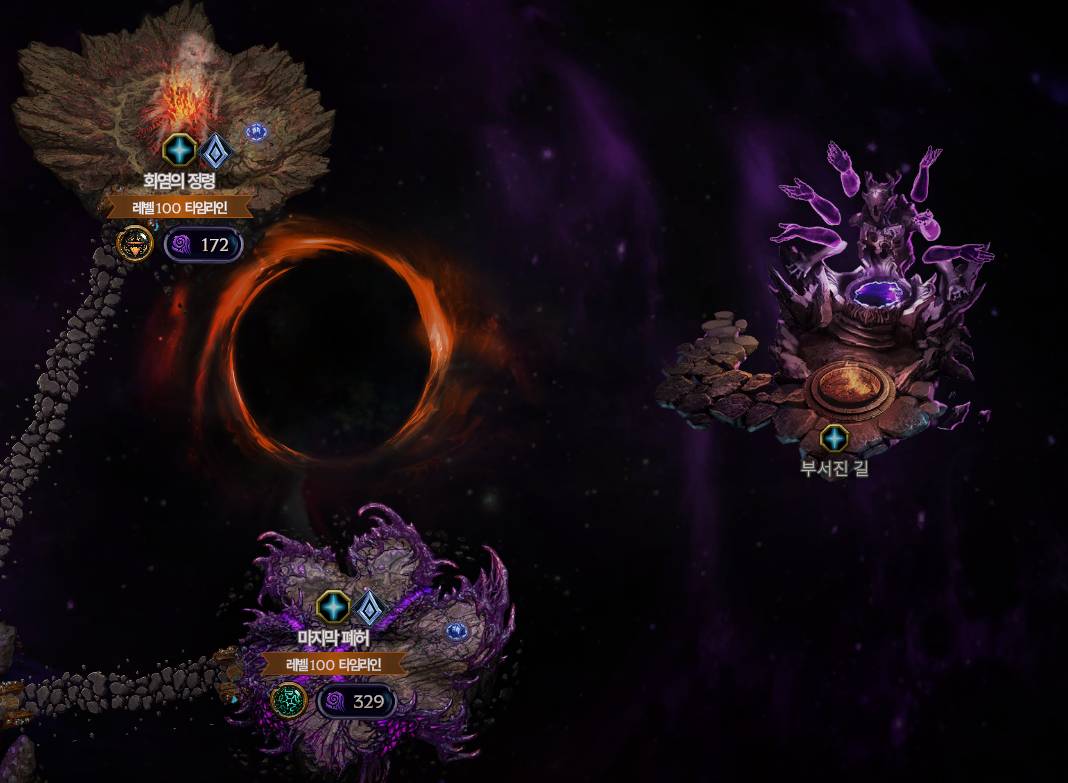Click the 레벨100 타임라인 banner under 화염의 정령
Screen dimensions: 1068x783
[x=180, y=208]
